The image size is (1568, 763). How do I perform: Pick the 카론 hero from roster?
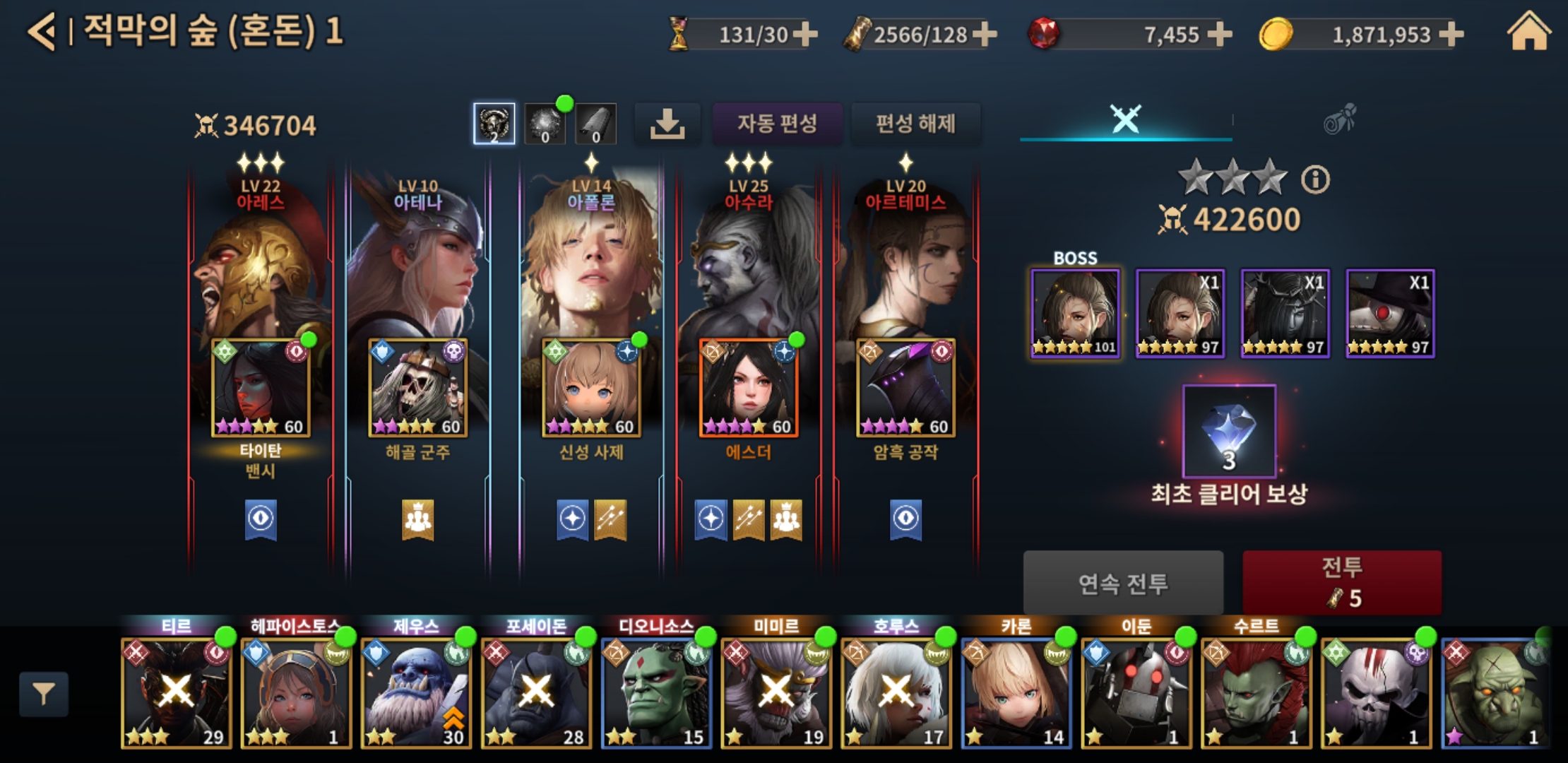[1016, 692]
